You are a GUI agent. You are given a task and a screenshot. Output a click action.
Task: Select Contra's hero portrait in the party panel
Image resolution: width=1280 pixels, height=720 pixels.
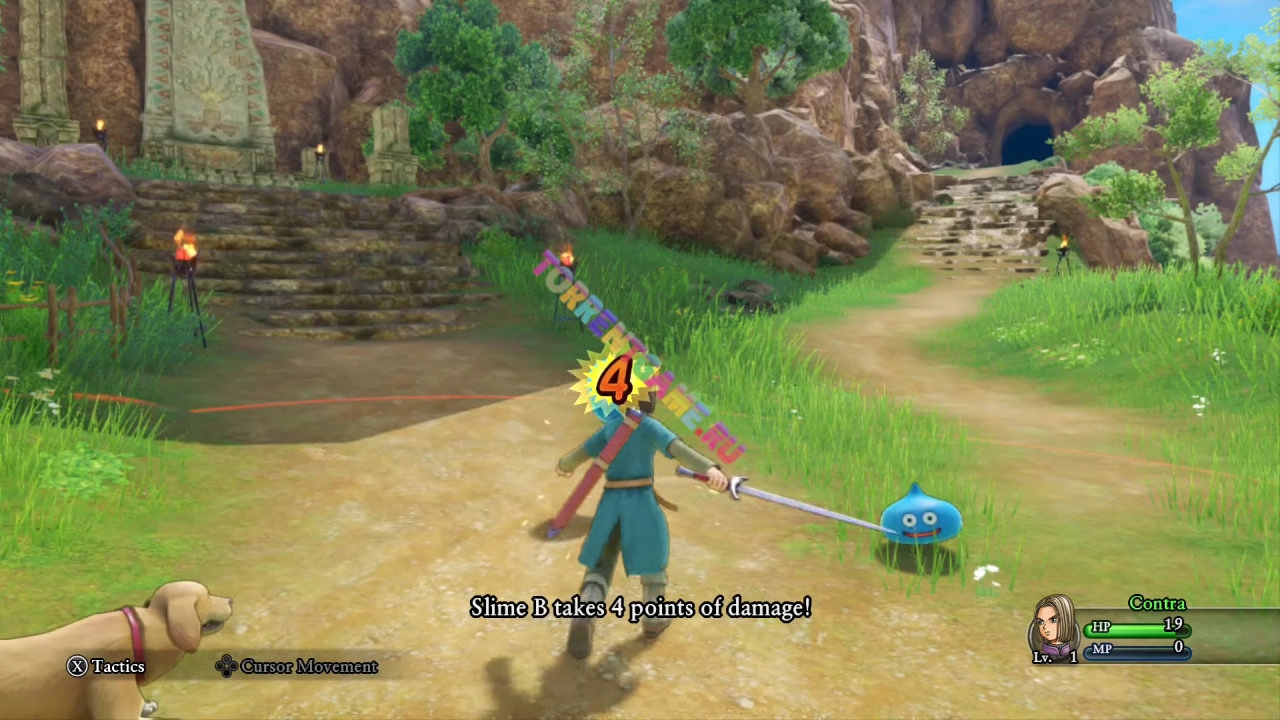1053,626
